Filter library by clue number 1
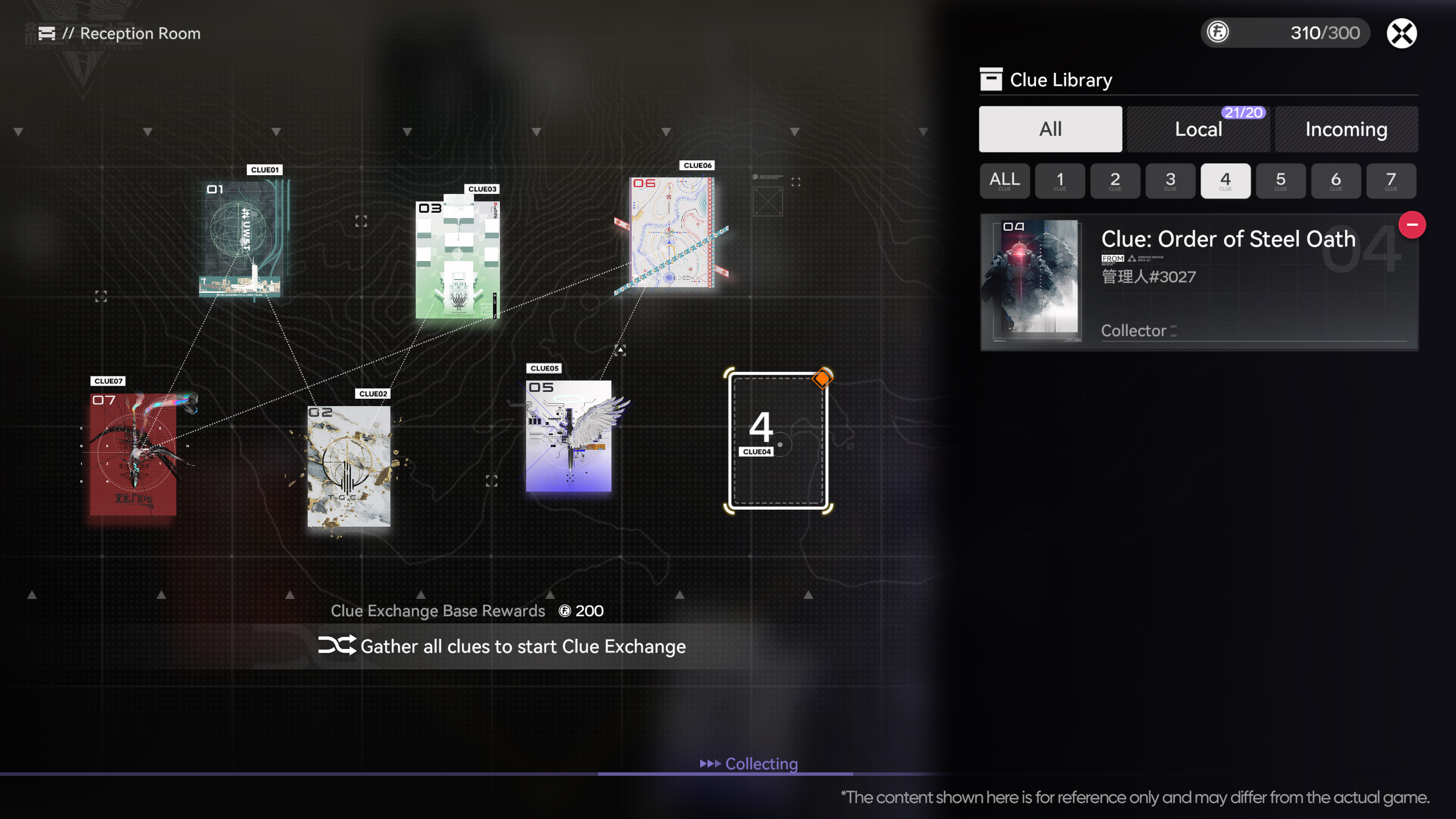 (1060, 181)
